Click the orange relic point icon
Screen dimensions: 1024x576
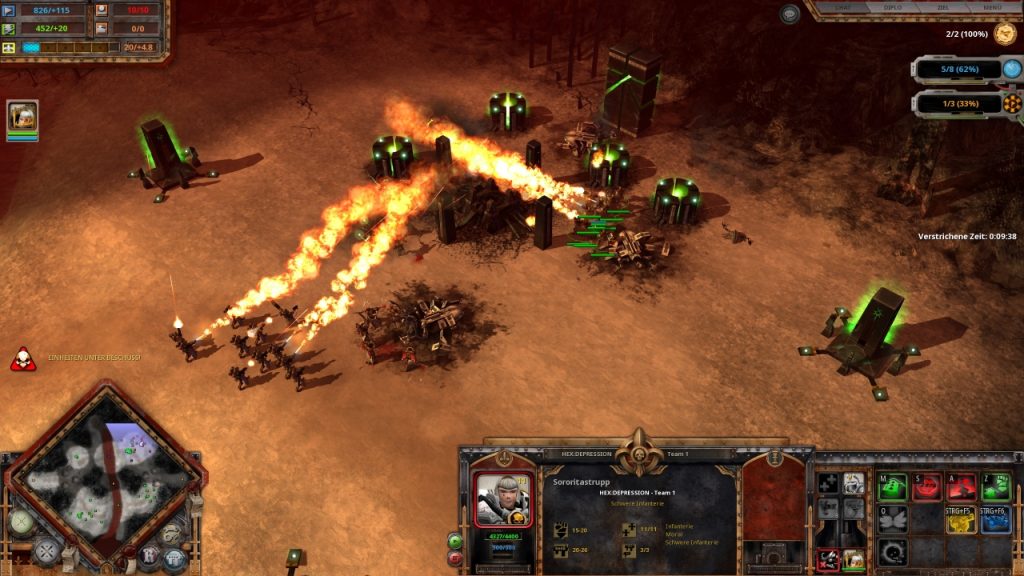[x=1012, y=103]
